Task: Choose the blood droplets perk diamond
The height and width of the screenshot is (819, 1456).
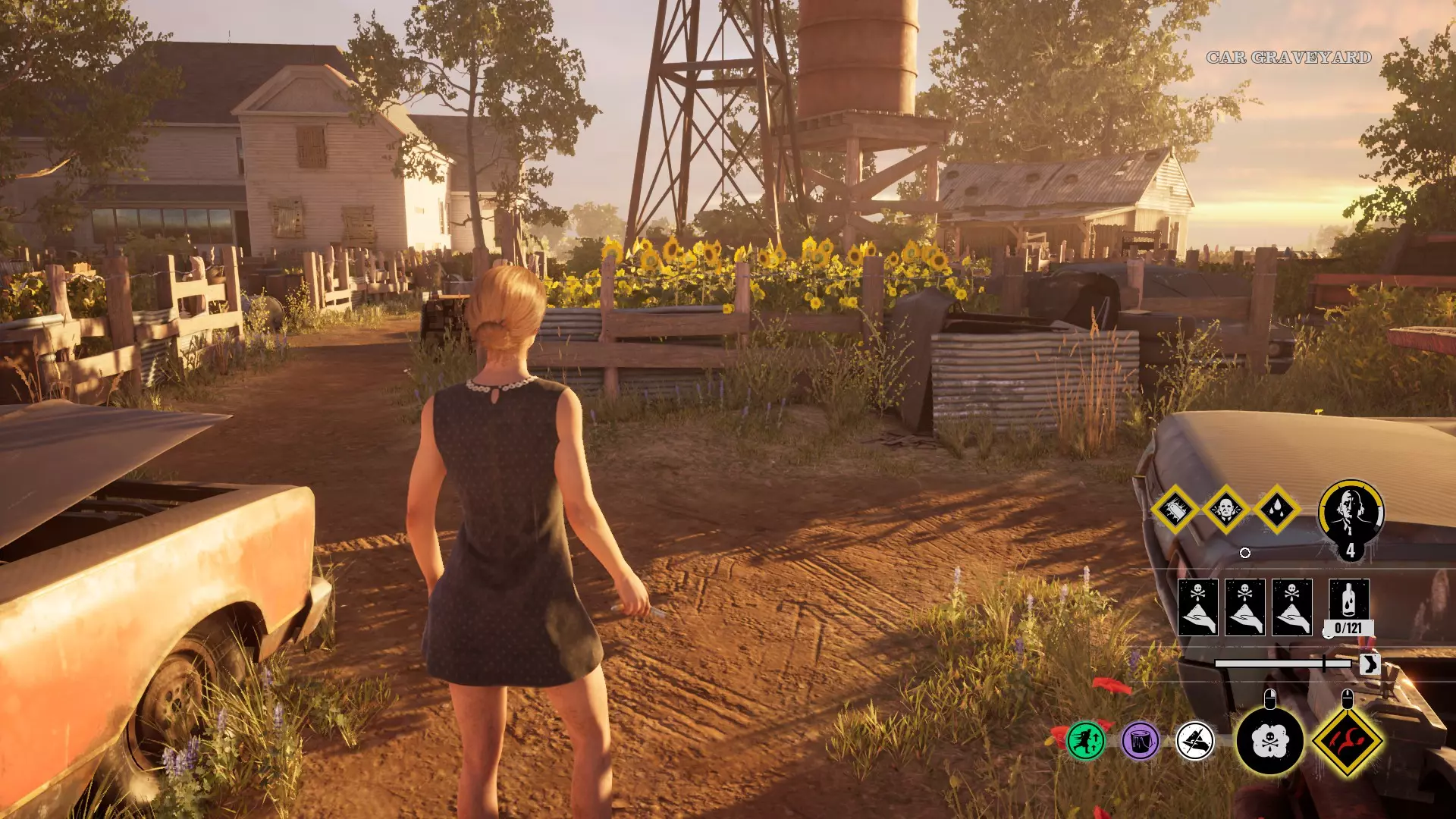Action: point(1276,510)
